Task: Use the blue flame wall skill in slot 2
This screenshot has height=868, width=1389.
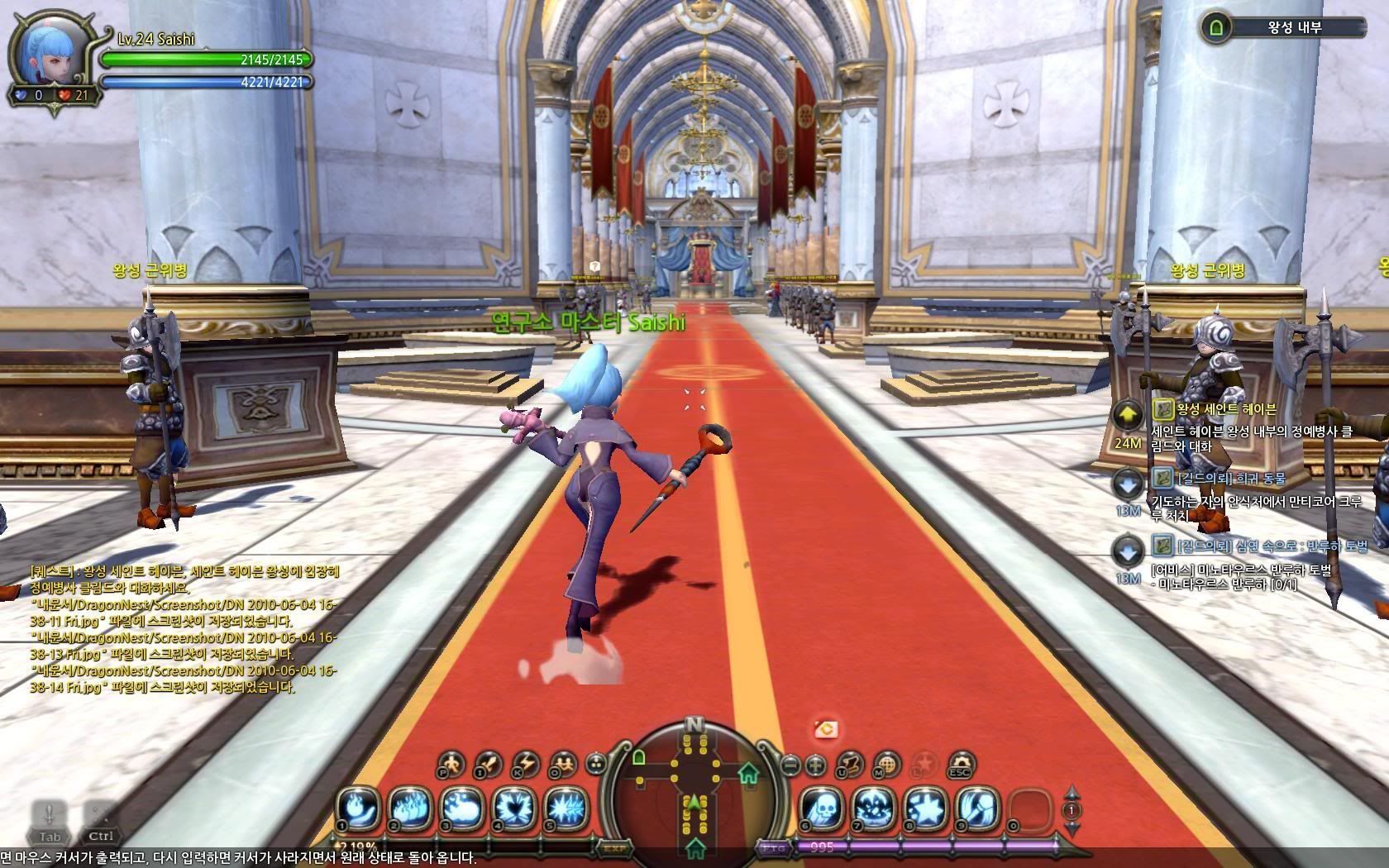Action: (x=410, y=808)
